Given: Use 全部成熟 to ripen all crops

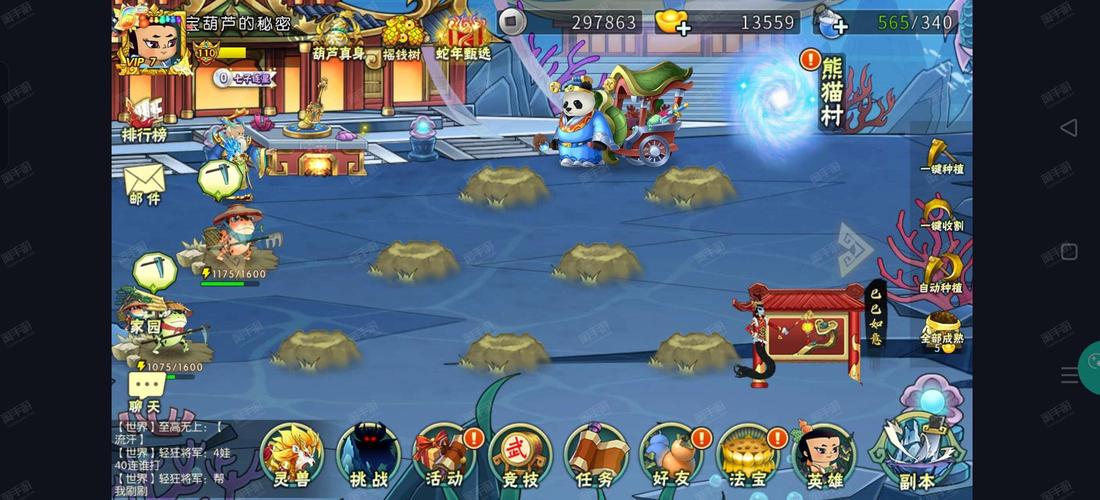Looking at the screenshot, I should click(x=941, y=330).
